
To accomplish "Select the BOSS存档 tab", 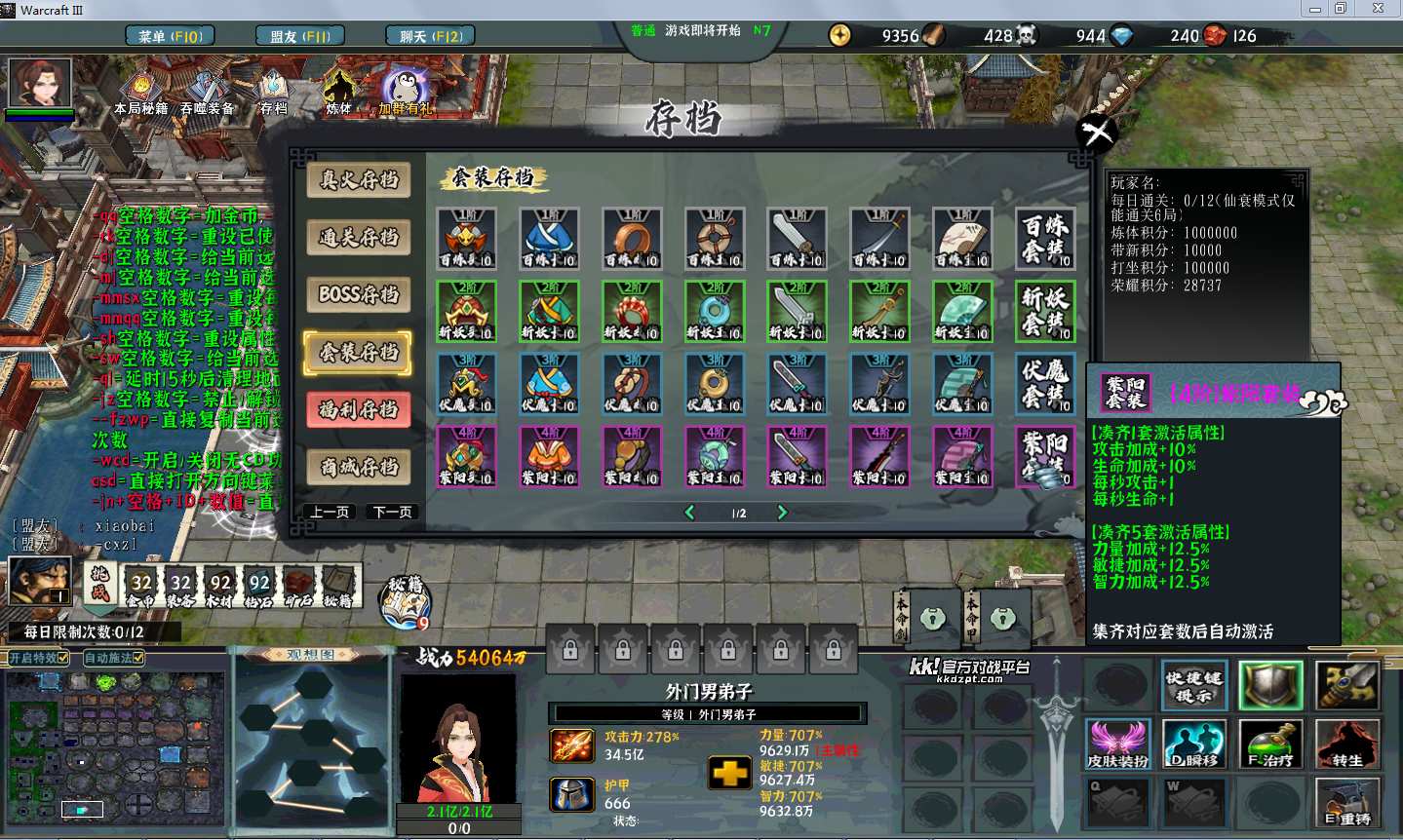I will [x=359, y=294].
